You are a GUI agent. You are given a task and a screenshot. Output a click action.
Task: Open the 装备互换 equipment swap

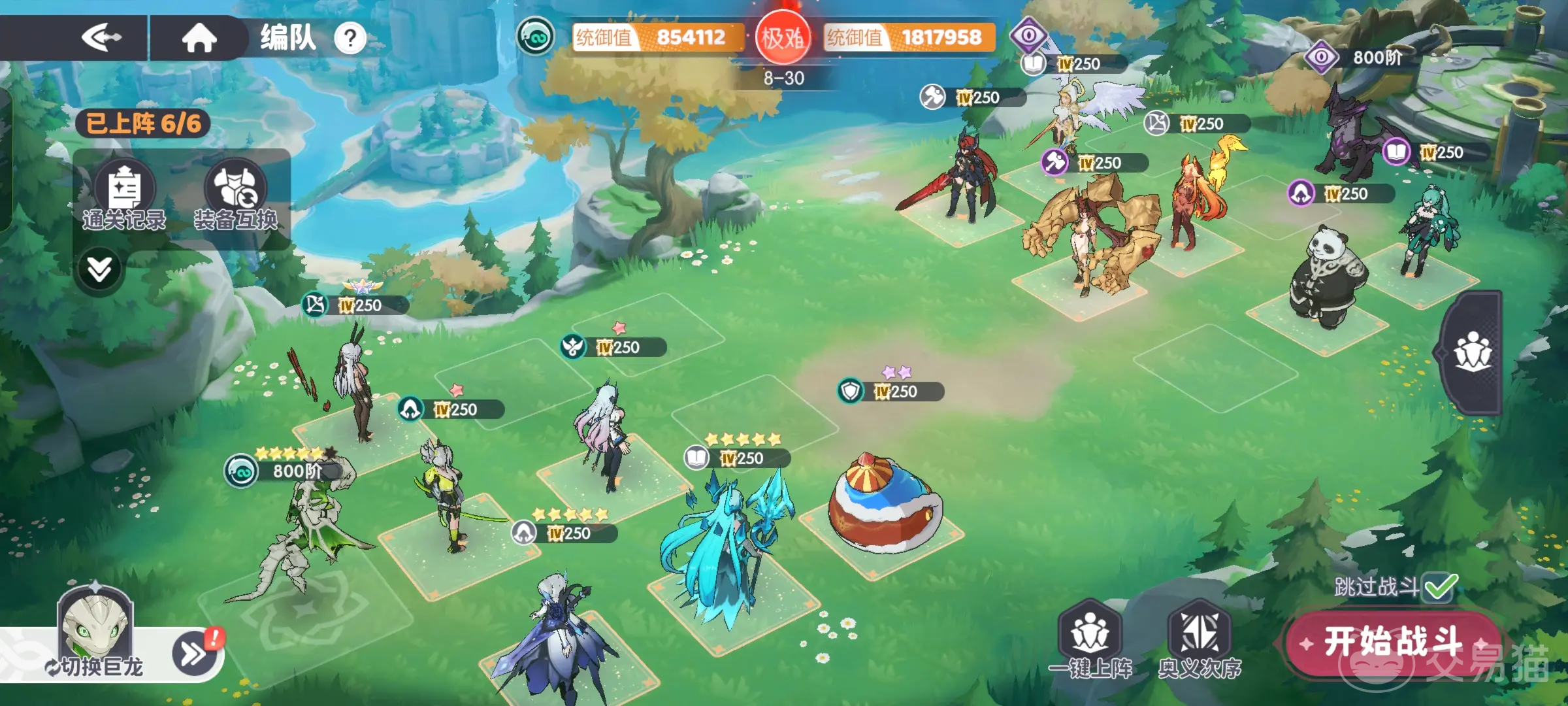point(235,195)
